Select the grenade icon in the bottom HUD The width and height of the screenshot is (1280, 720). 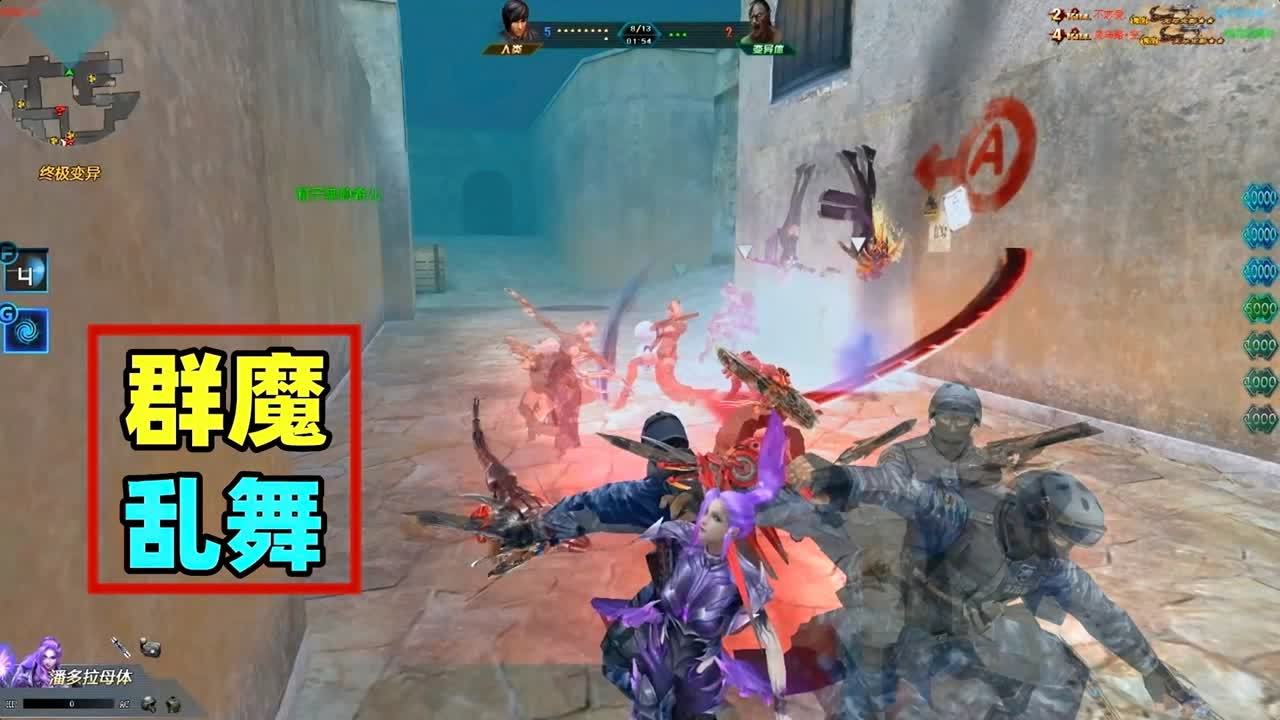(x=150, y=647)
